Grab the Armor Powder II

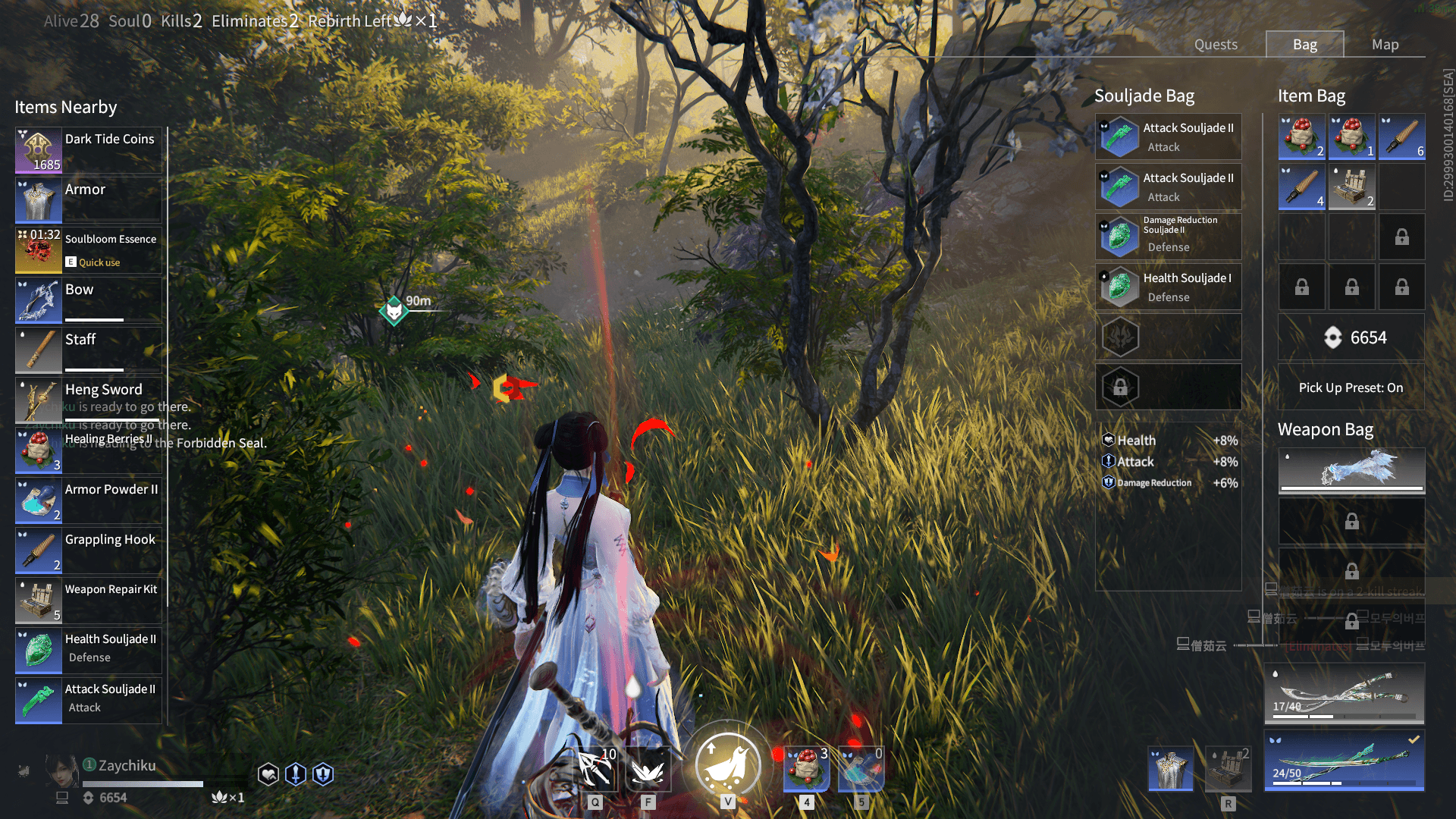point(89,500)
